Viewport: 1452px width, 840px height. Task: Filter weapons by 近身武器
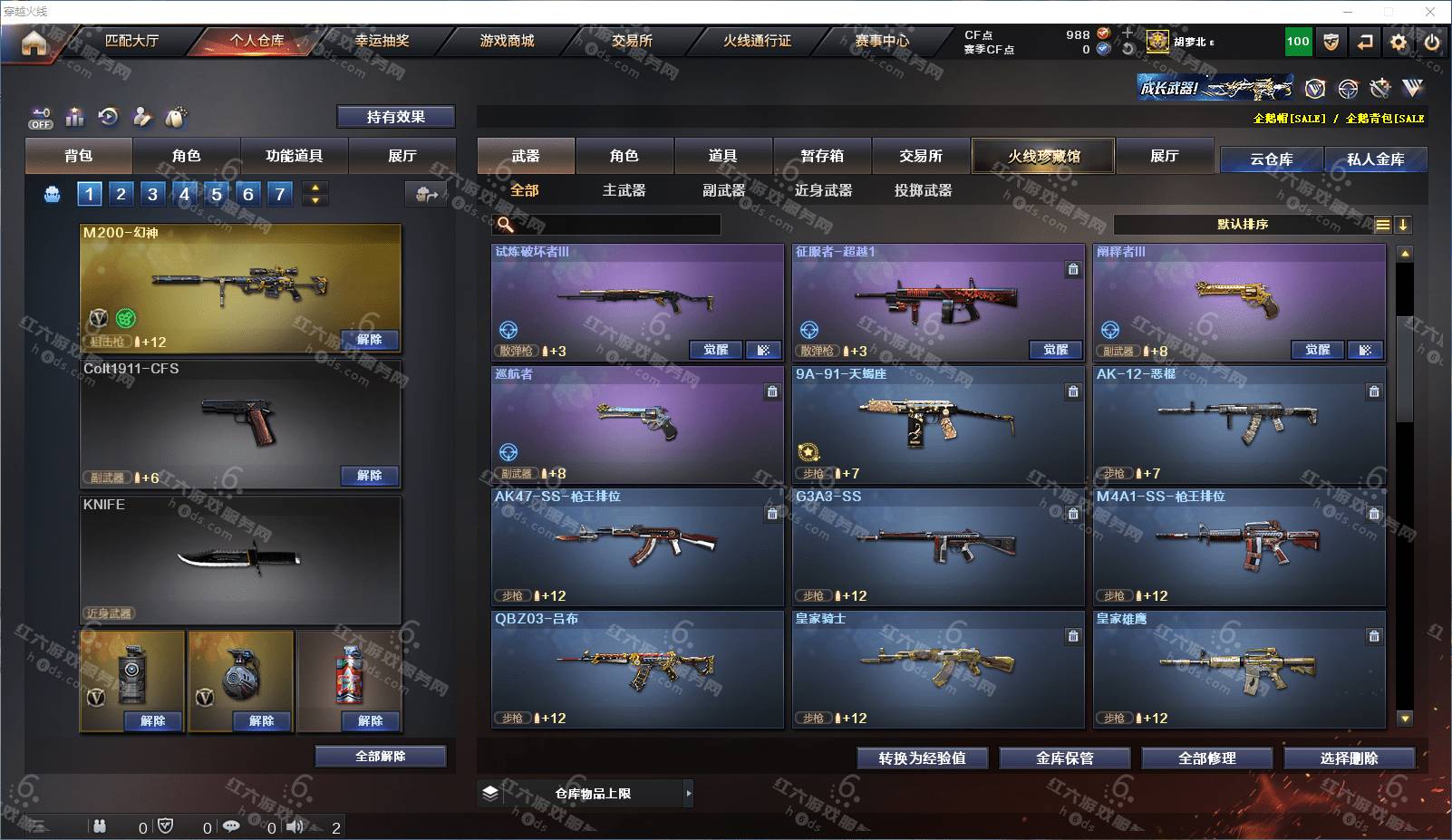pyautogui.click(x=823, y=190)
